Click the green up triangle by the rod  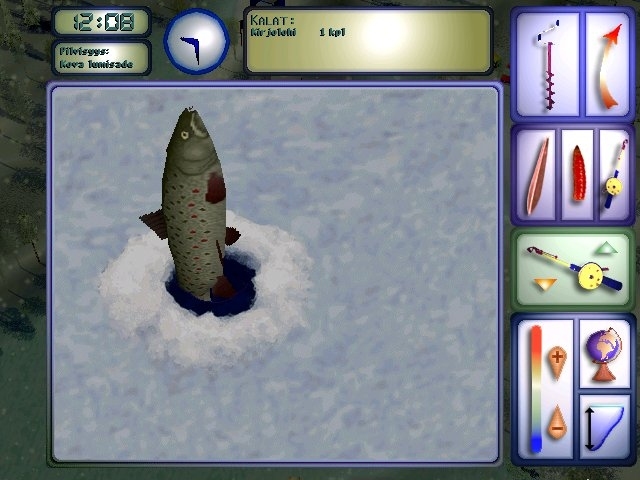[x=607, y=247]
